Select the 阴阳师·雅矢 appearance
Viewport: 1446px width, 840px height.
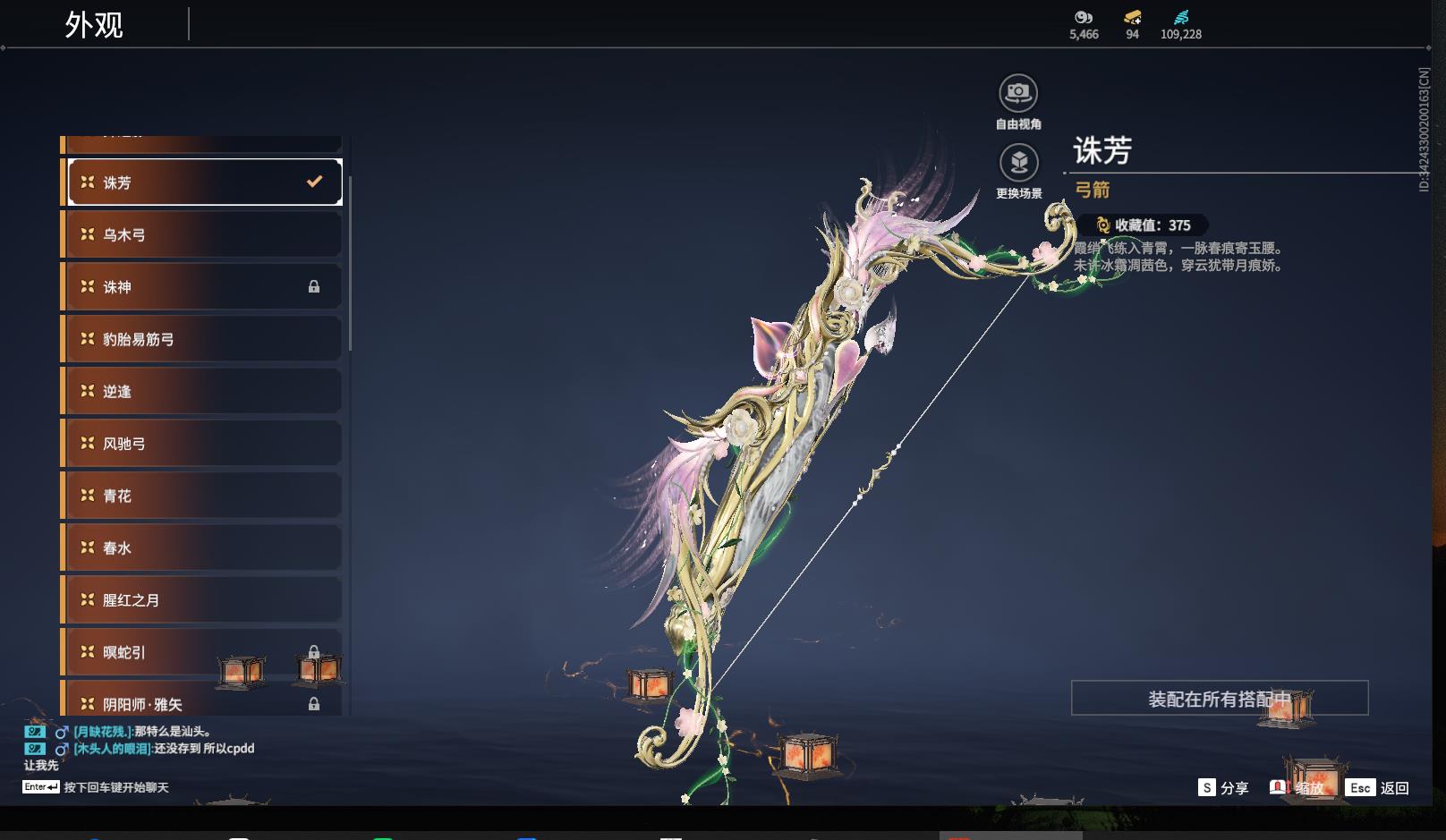coord(204,703)
